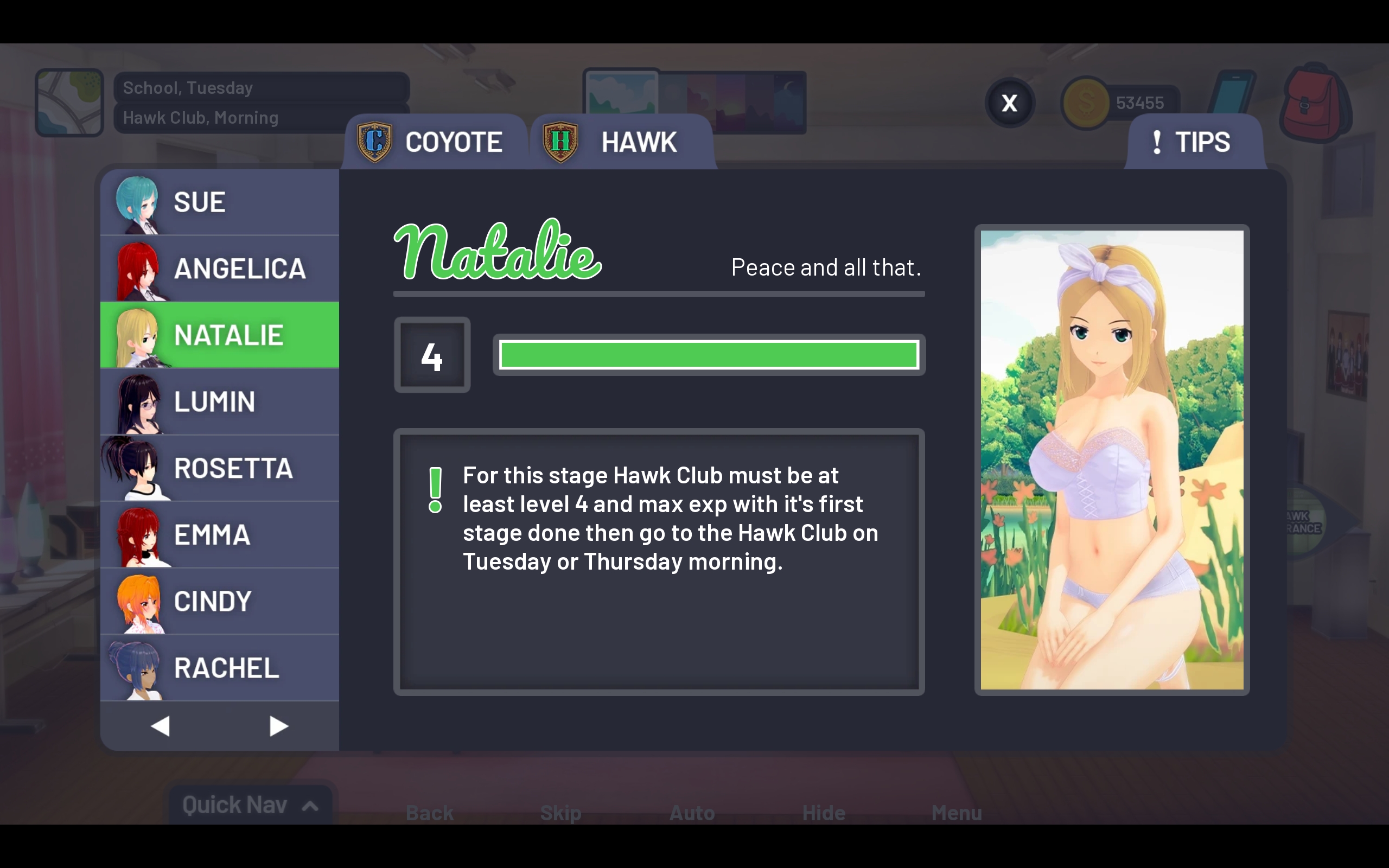
Task: Close the character panel with X
Action: [1010, 103]
